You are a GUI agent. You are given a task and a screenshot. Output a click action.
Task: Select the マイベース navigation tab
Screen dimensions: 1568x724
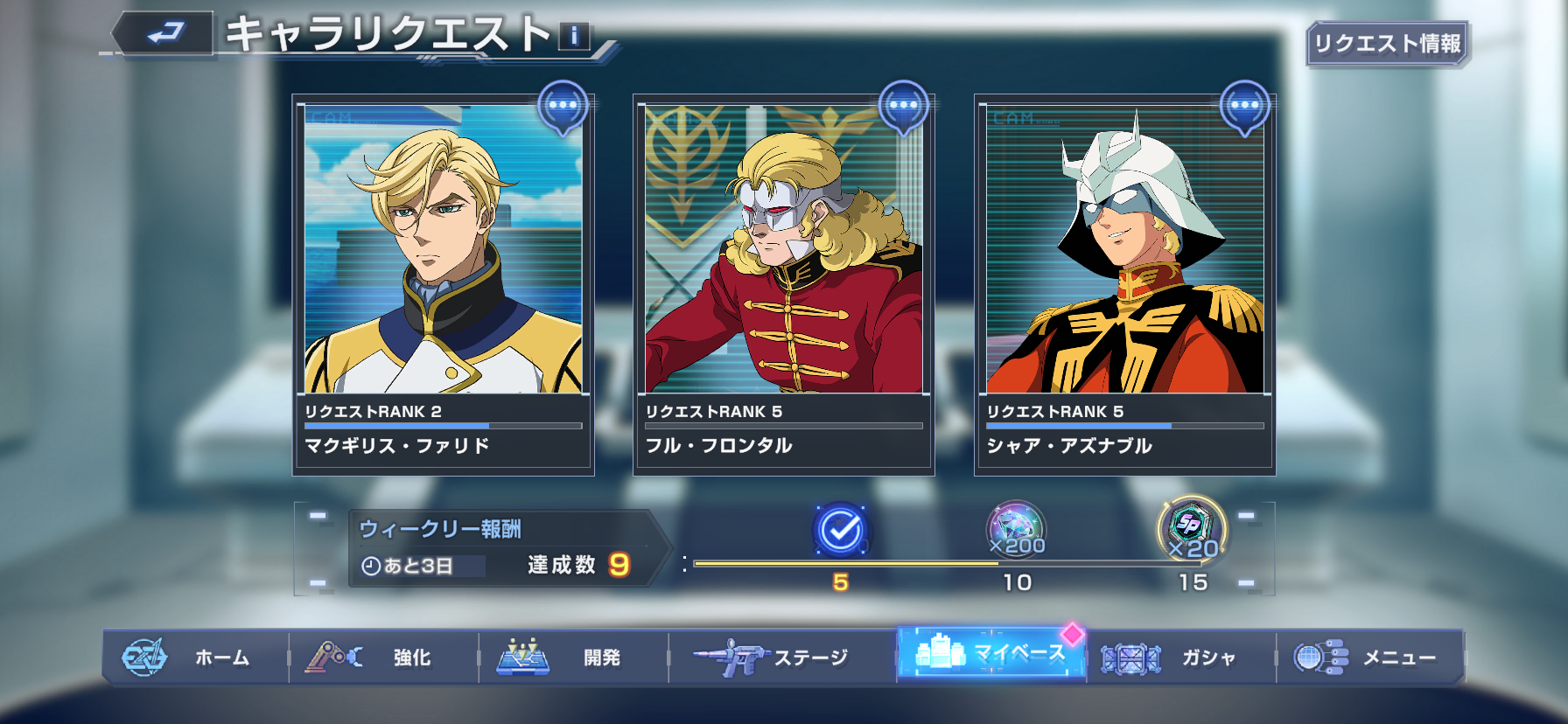(x=990, y=654)
